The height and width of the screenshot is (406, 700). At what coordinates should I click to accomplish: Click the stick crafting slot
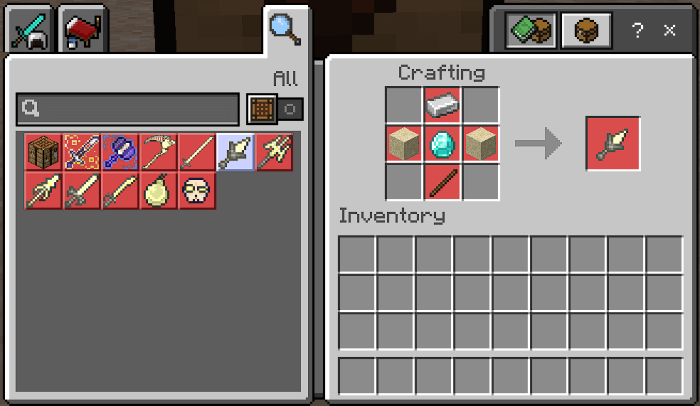tap(443, 182)
